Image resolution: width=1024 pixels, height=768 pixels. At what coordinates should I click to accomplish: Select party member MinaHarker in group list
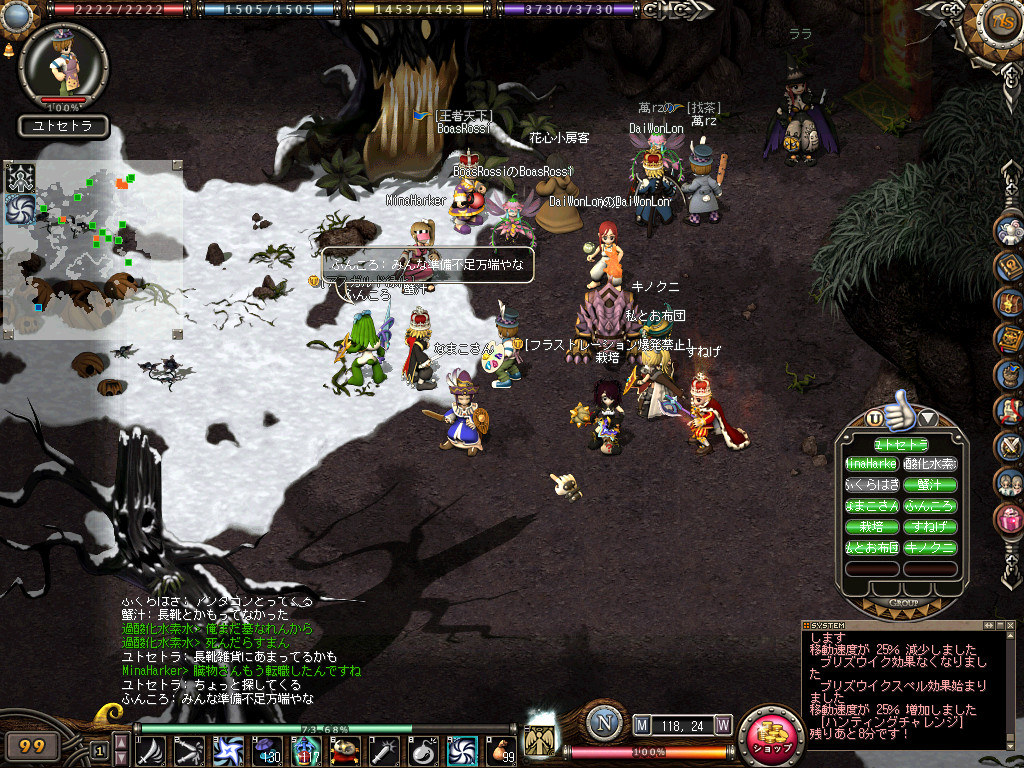[x=872, y=464]
